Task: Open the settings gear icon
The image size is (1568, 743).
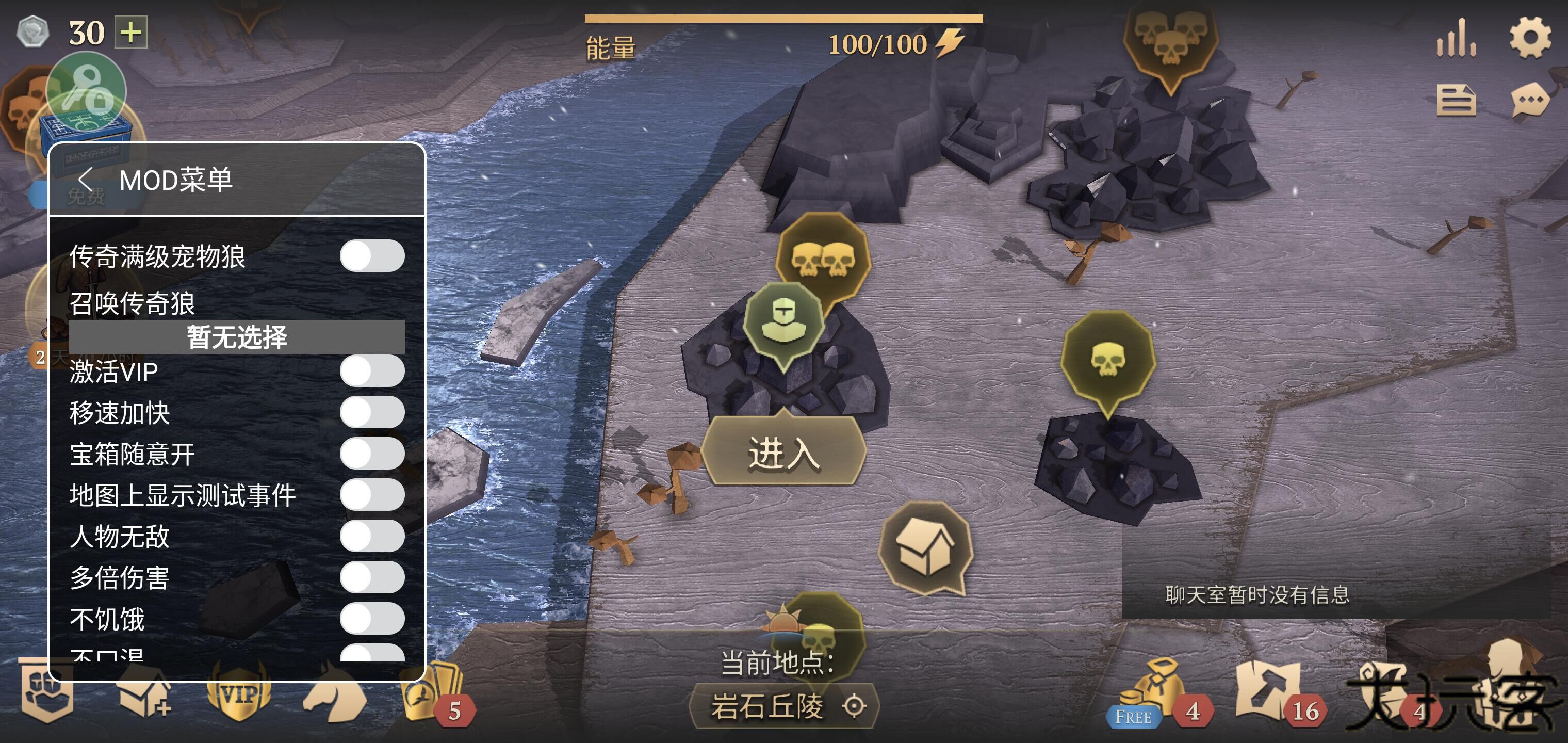Action: (1530, 38)
